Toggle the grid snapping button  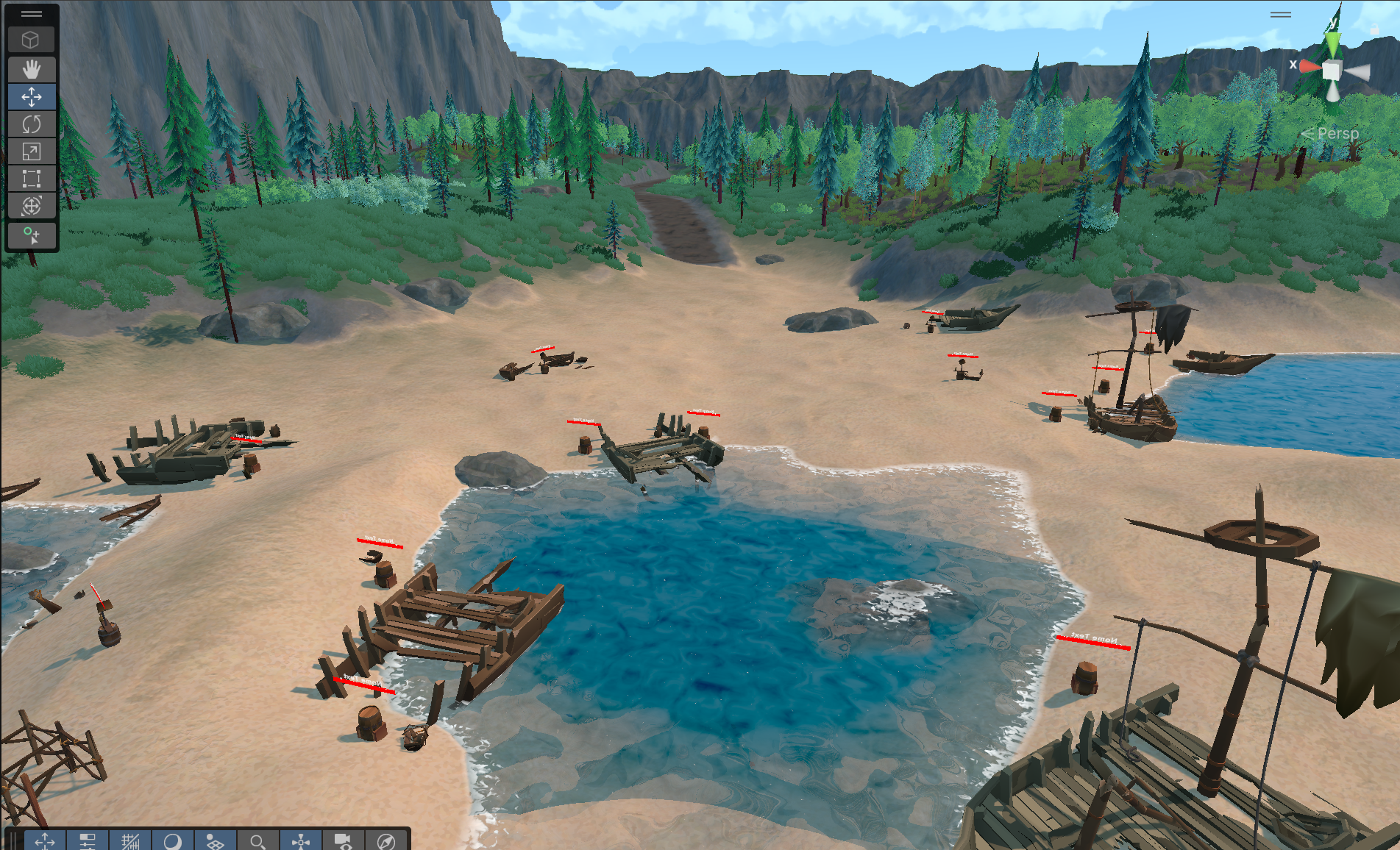coord(130,840)
